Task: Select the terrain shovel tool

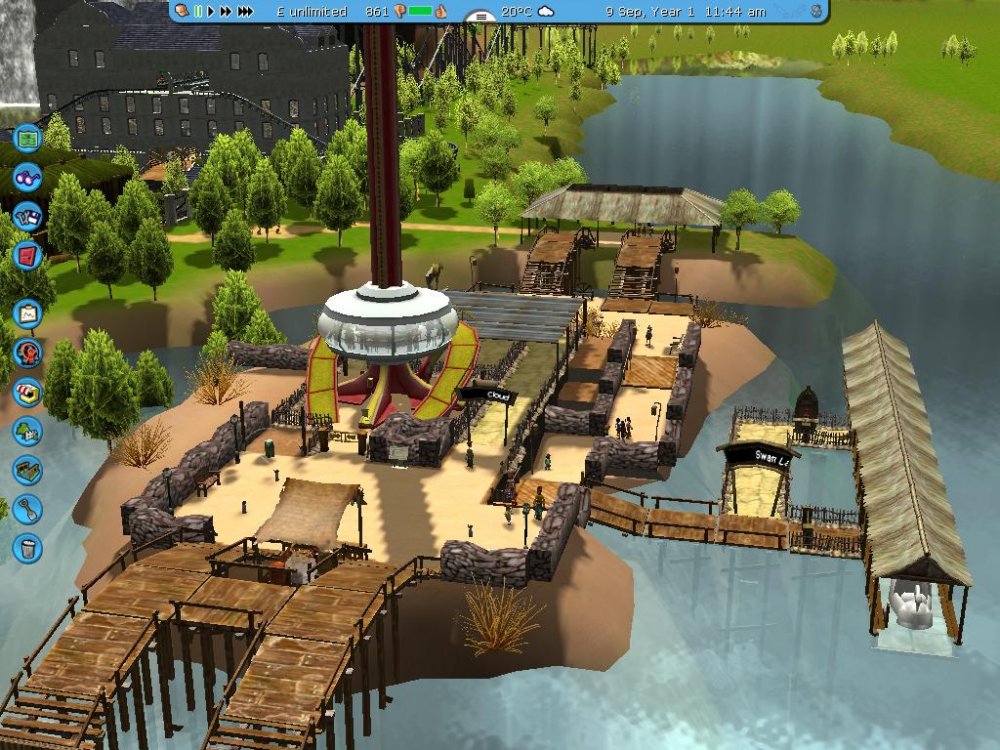Action: [28, 509]
